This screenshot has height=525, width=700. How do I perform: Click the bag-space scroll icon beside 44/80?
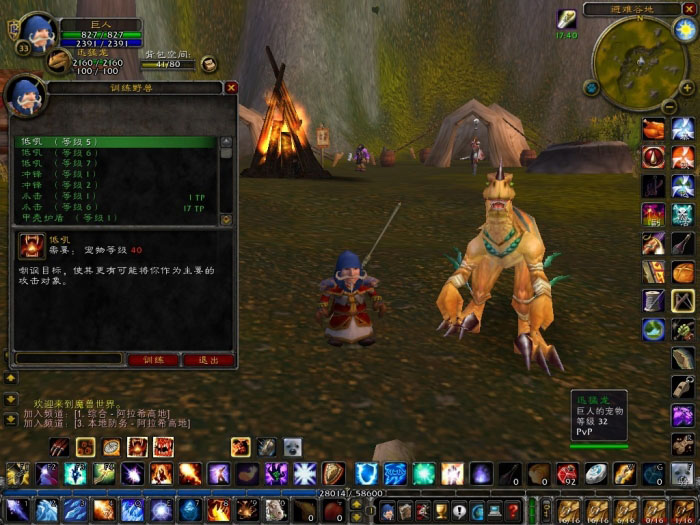click(x=208, y=65)
